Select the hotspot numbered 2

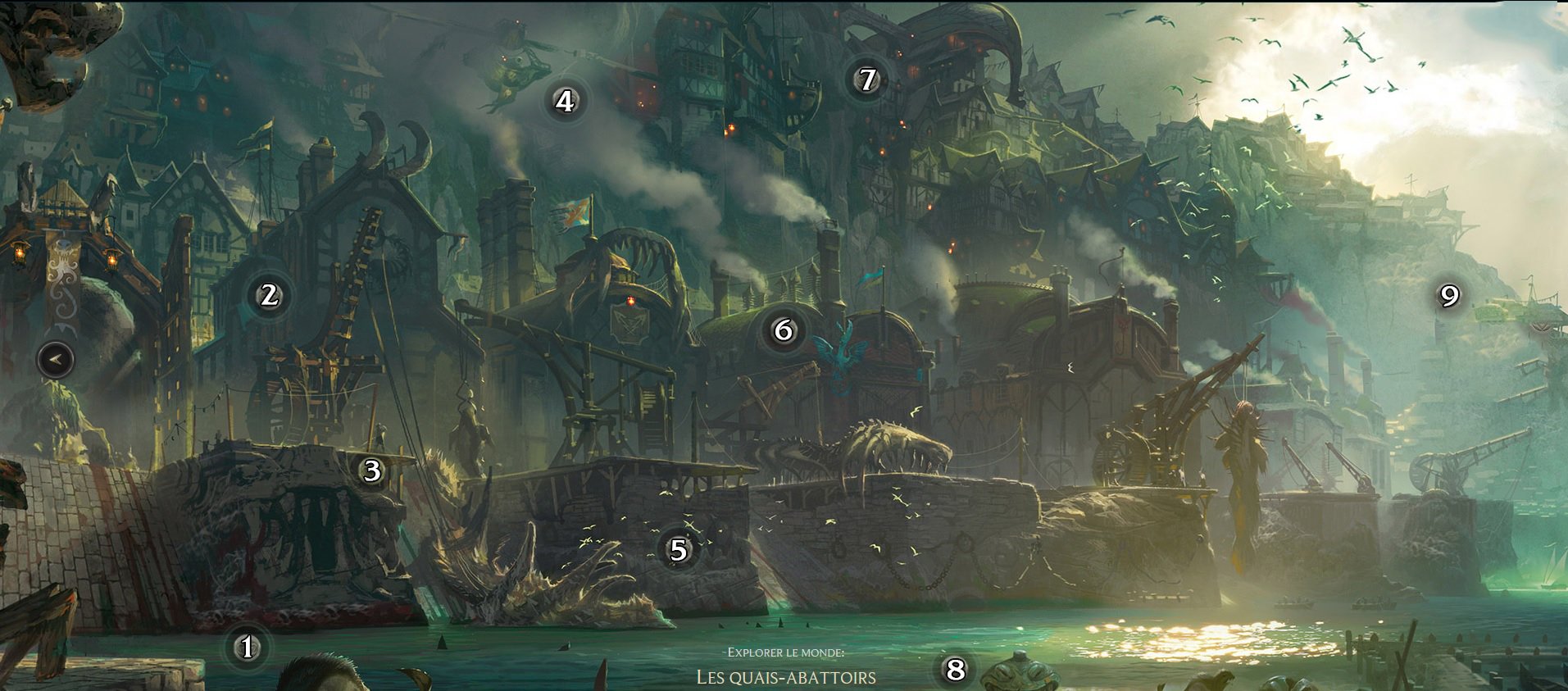(x=269, y=294)
